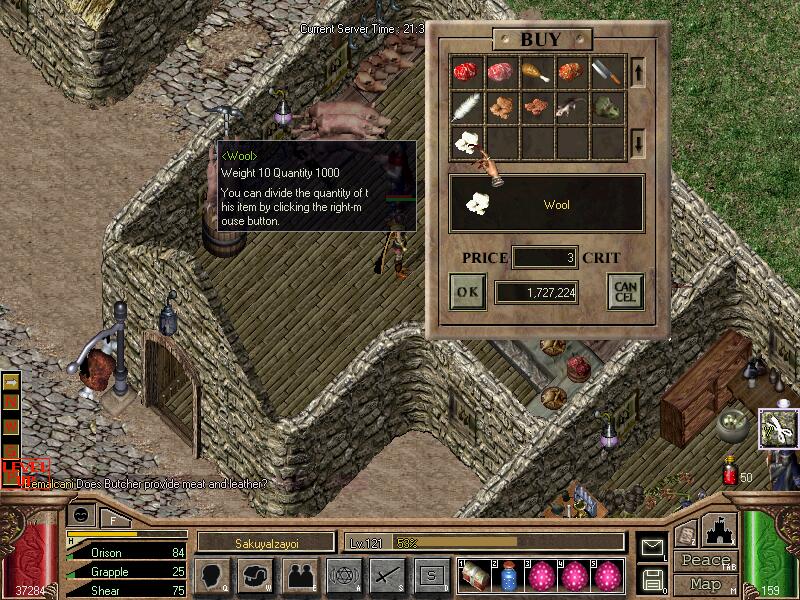The image size is (800, 600).
Task: Confirm the purchase with OK
Action: click(468, 292)
